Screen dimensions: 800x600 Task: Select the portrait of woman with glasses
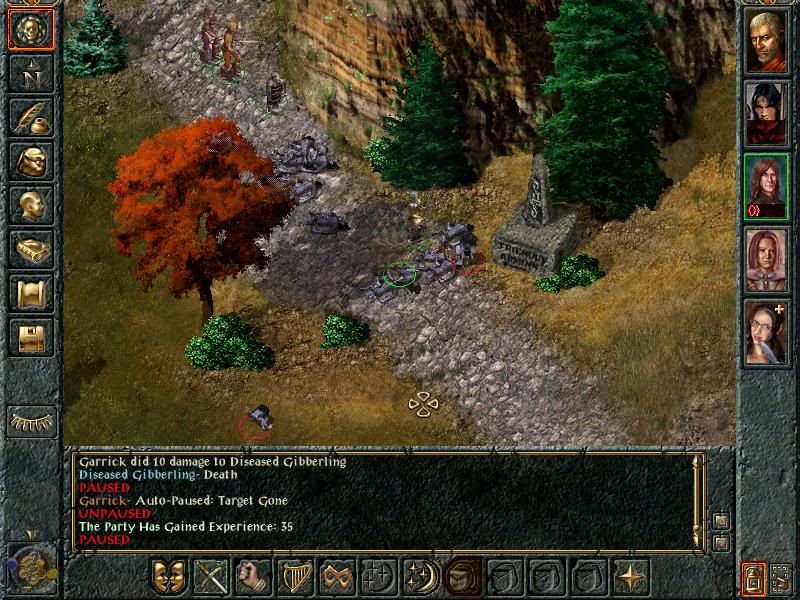pos(767,332)
